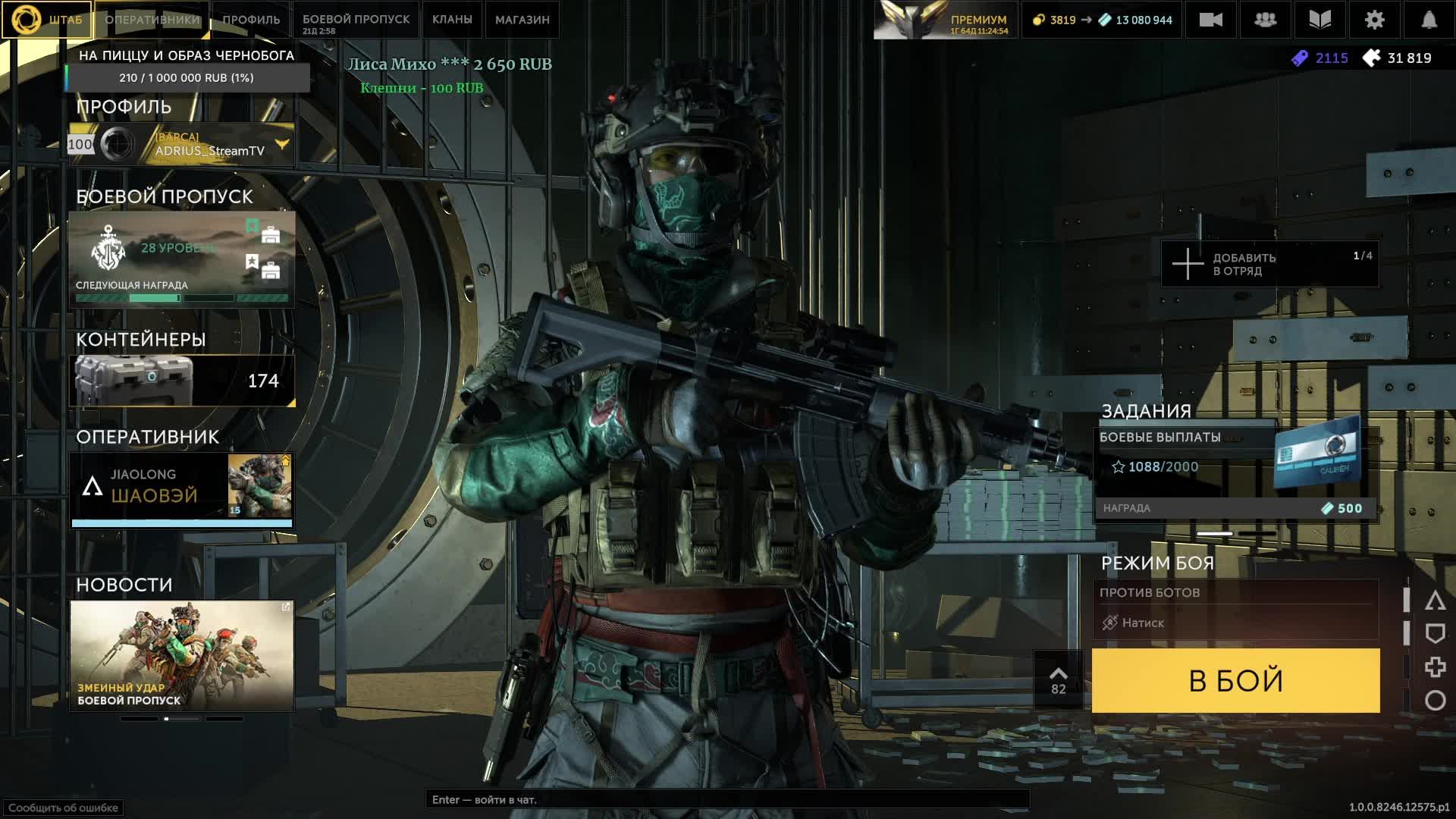View the level 28 battle pass panel
This screenshot has height=819, width=1456.
click(182, 259)
